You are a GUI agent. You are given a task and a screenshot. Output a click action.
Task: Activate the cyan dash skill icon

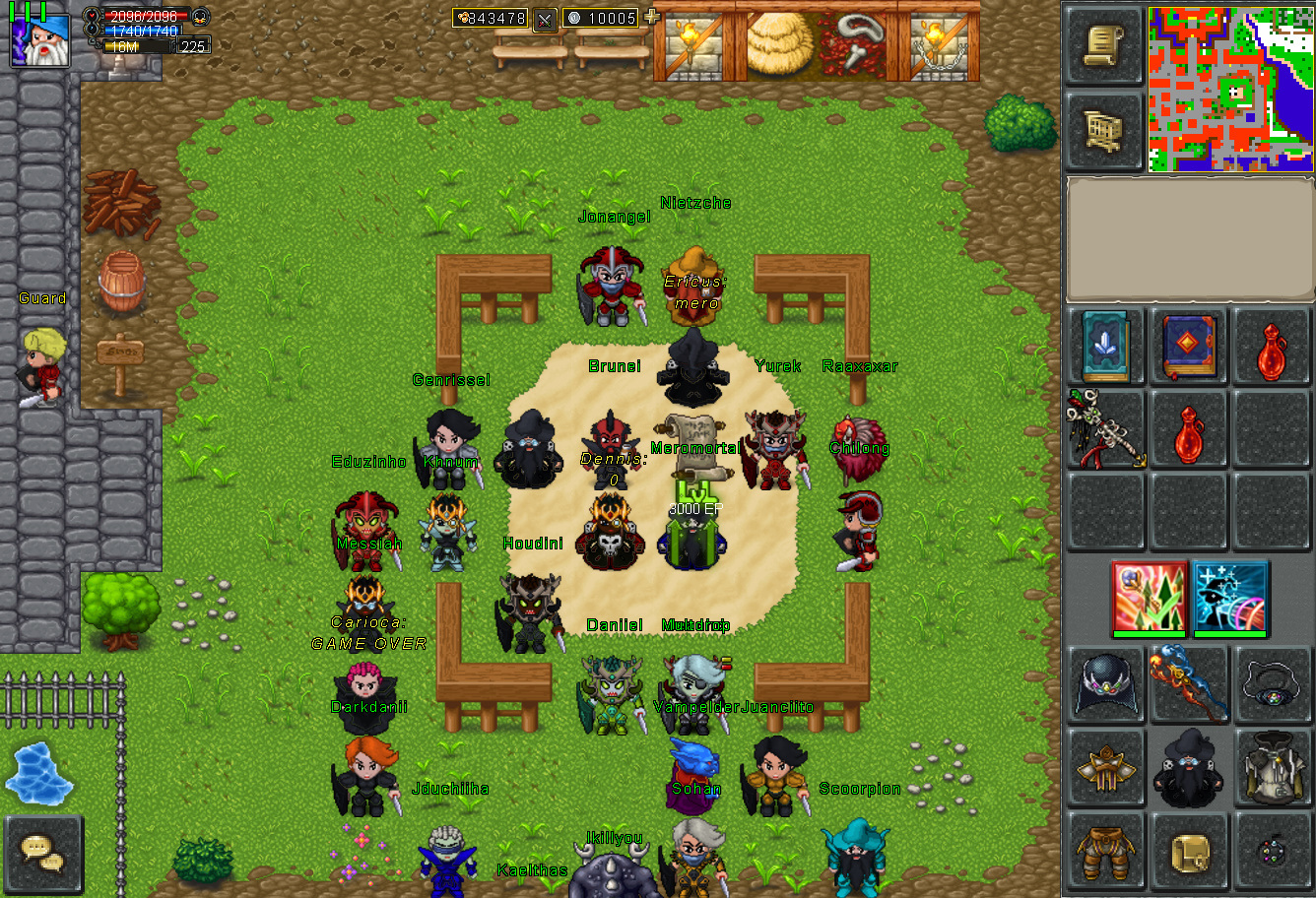pyautogui.click(x=1229, y=597)
